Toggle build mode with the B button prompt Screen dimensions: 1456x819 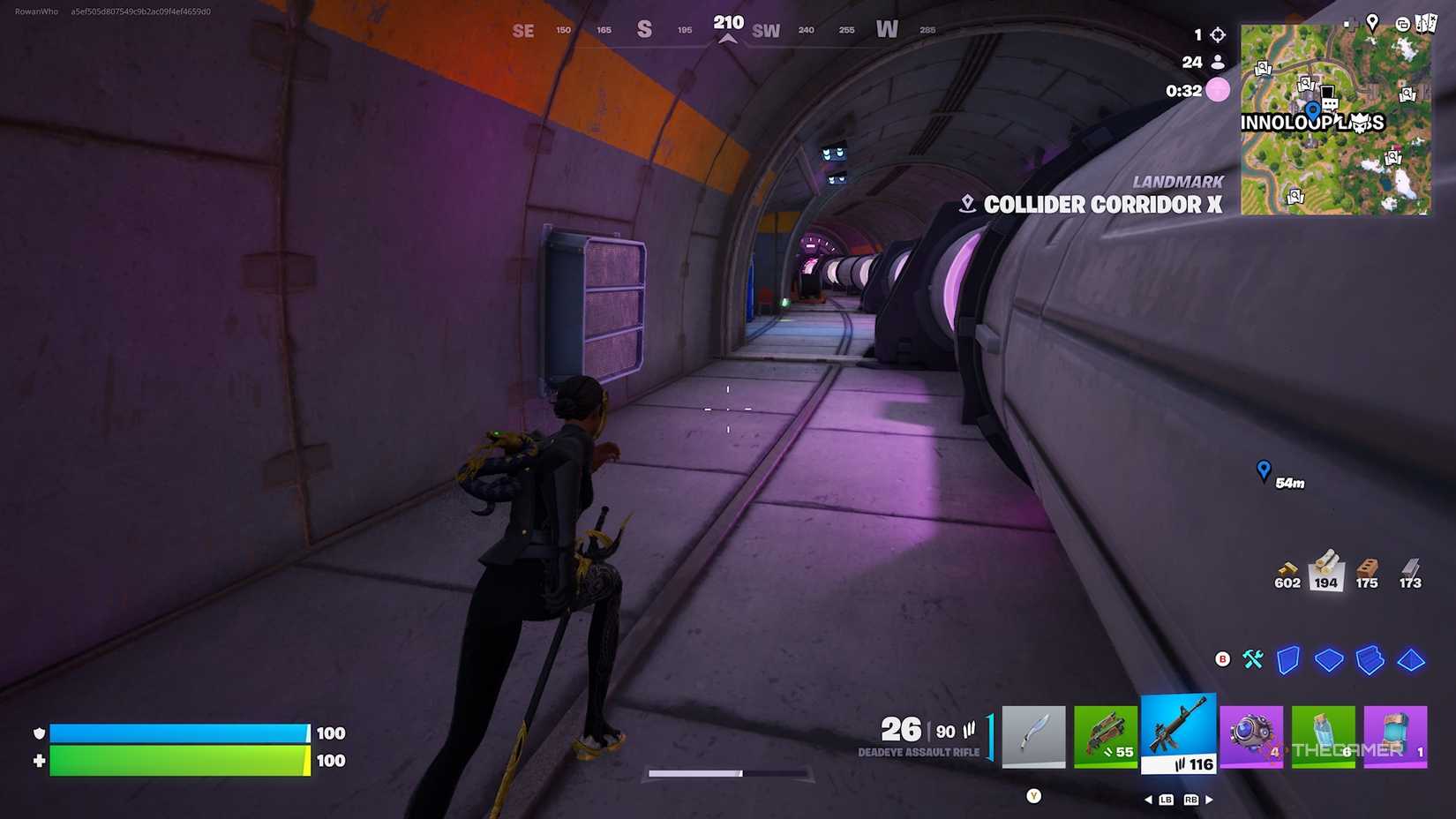(1222, 658)
